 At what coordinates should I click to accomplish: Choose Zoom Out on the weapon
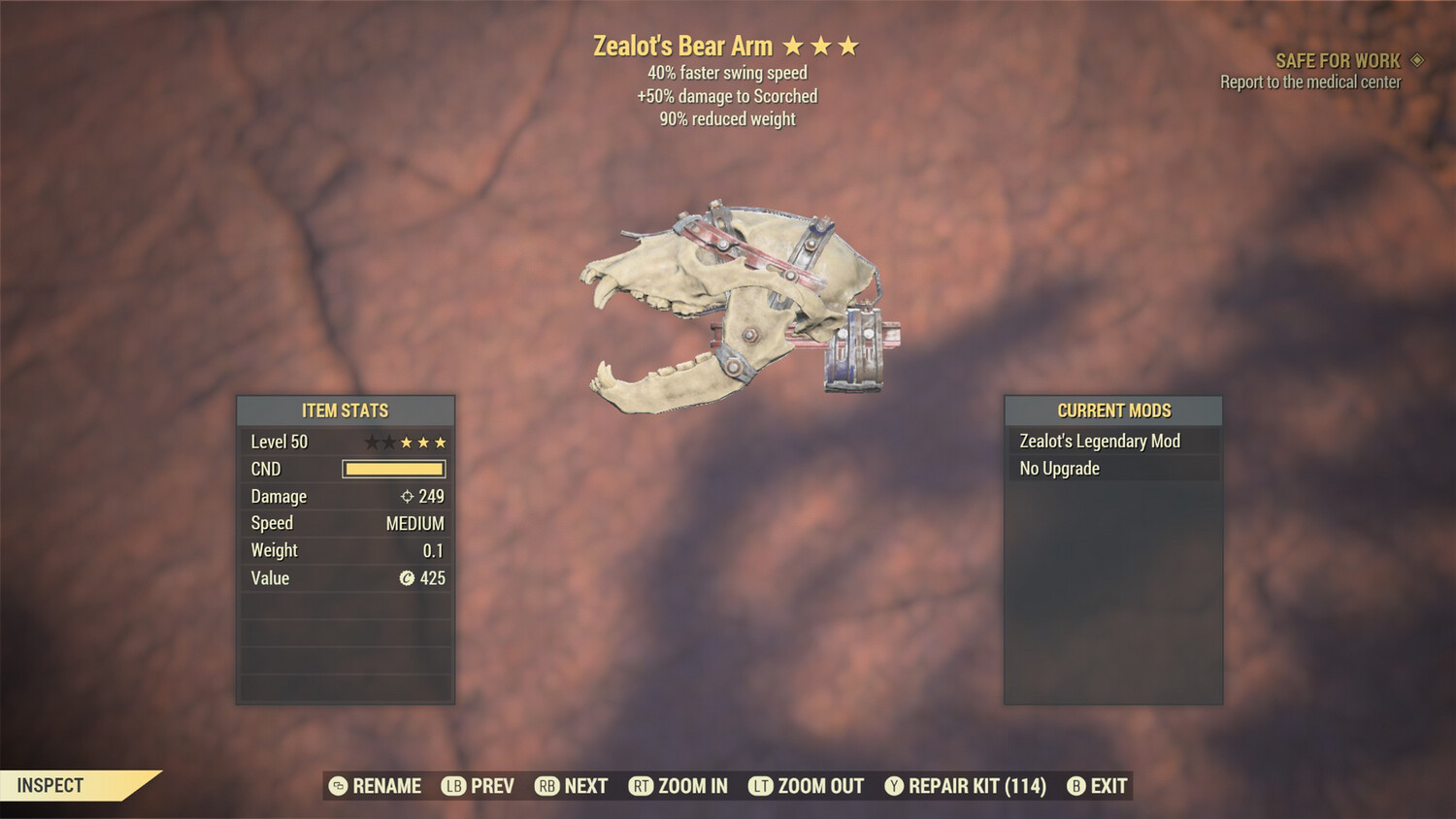[x=807, y=786]
